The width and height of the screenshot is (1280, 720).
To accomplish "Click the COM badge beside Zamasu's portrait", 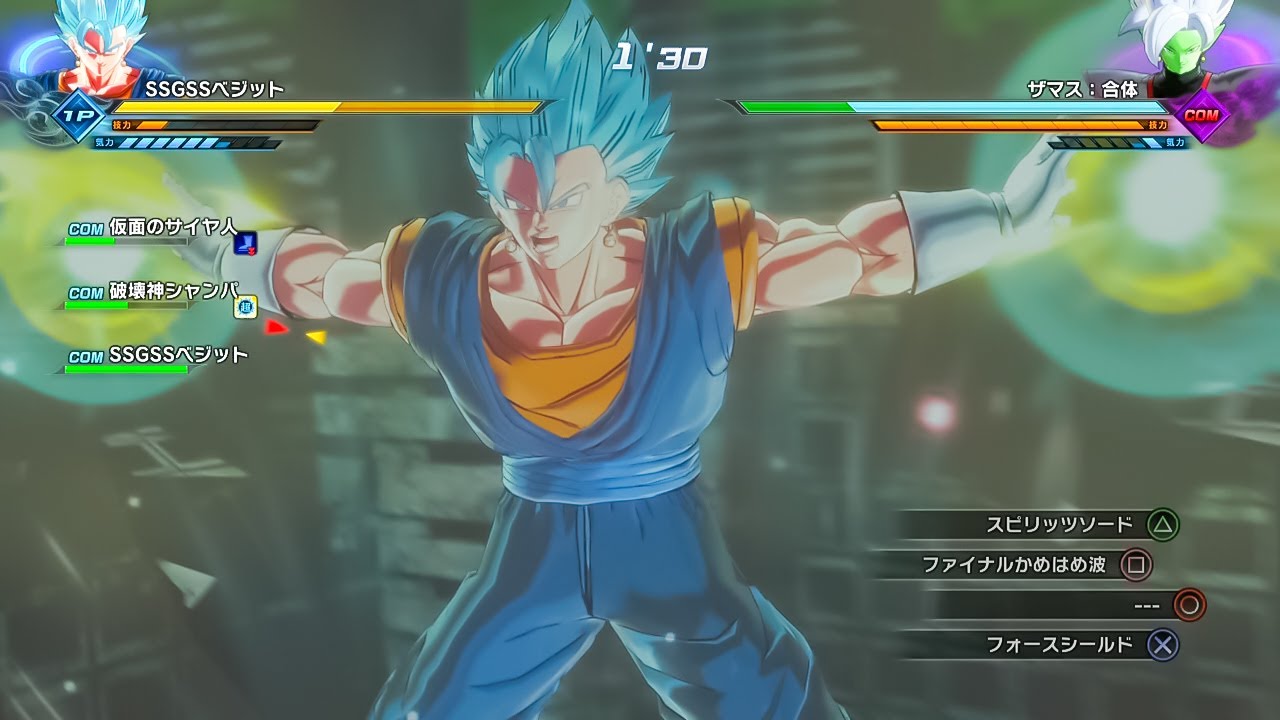I will pos(1200,114).
